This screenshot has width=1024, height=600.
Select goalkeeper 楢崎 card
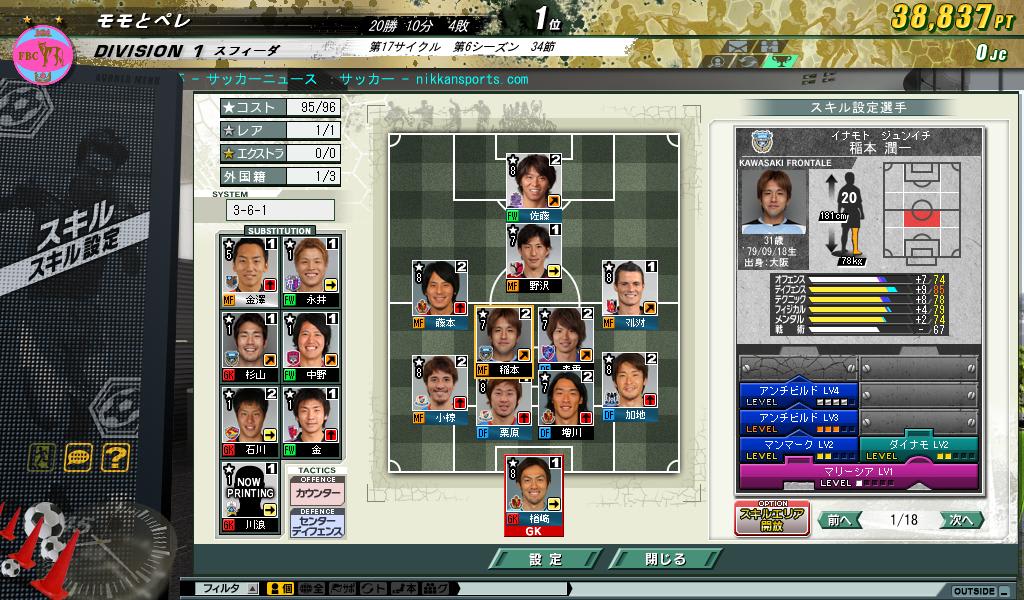533,492
